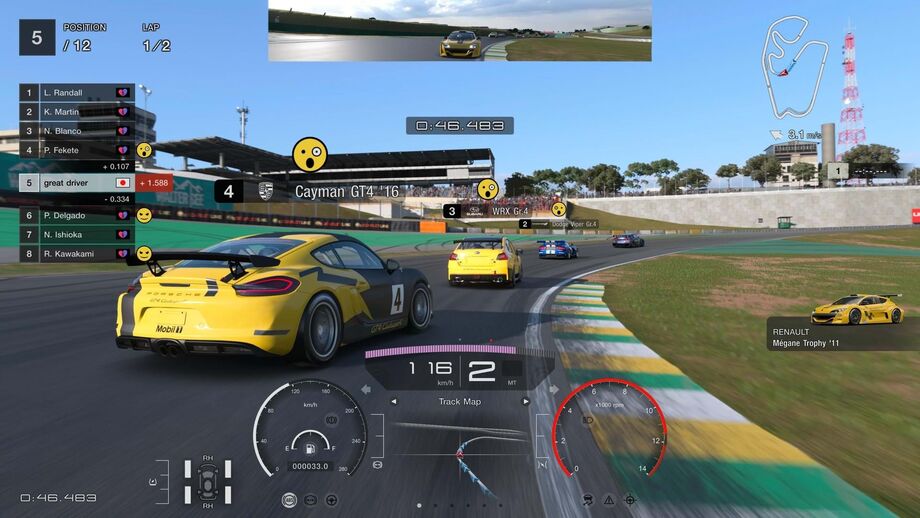Switch Track Map display to previous page
The height and width of the screenshot is (518, 920).
click(393, 402)
